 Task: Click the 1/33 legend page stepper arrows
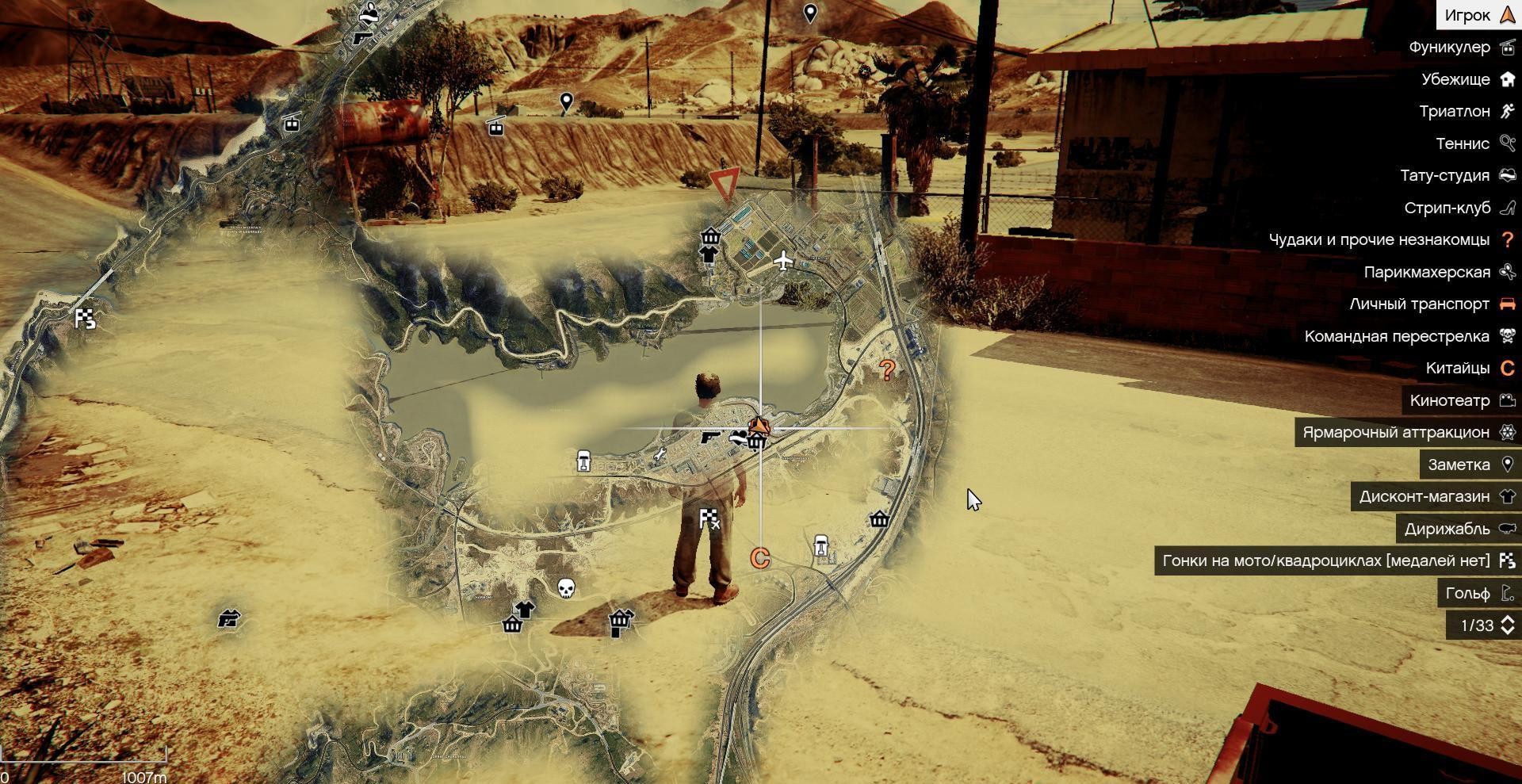click(1507, 625)
